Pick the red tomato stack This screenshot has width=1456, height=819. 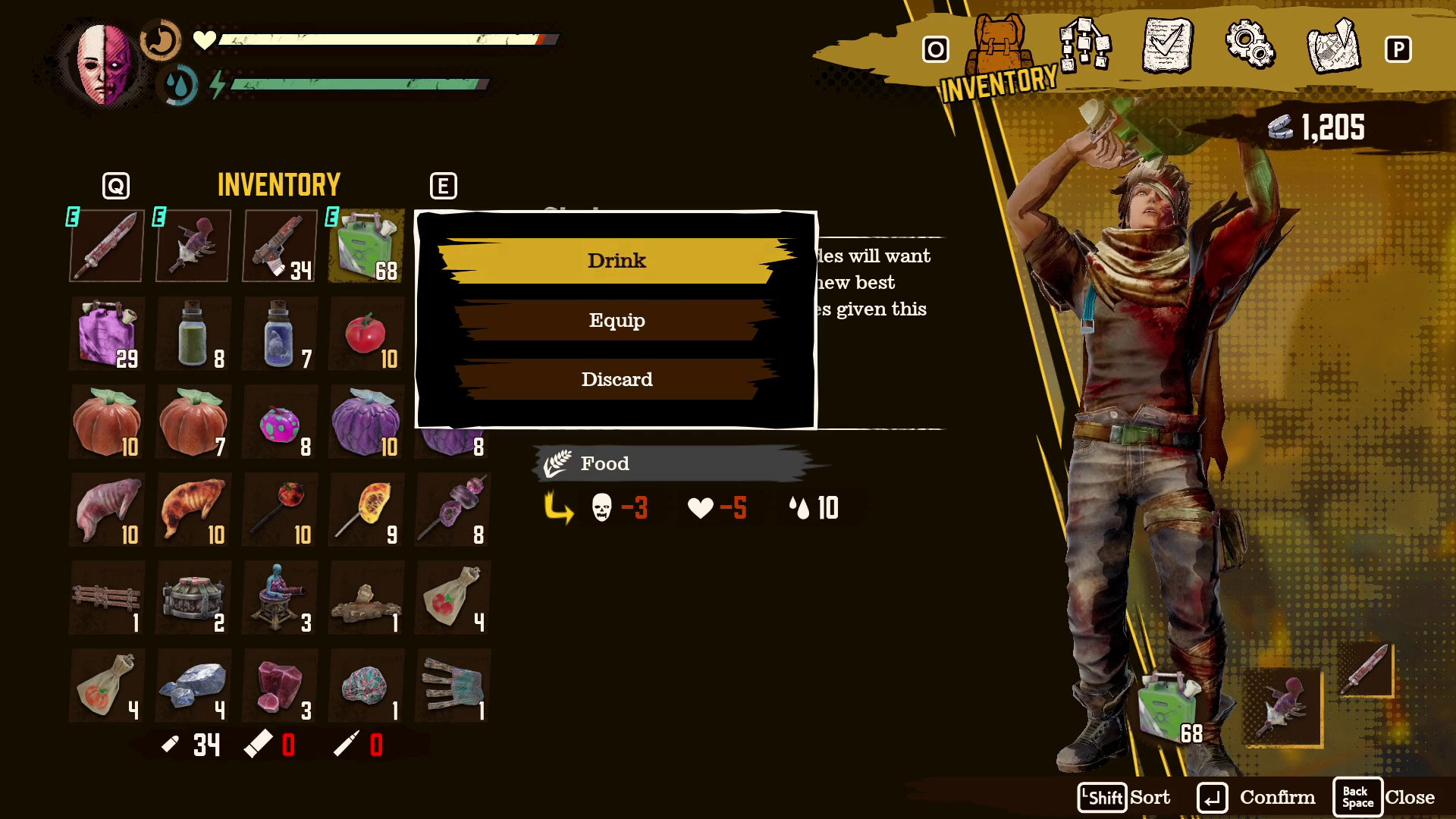coord(366,334)
